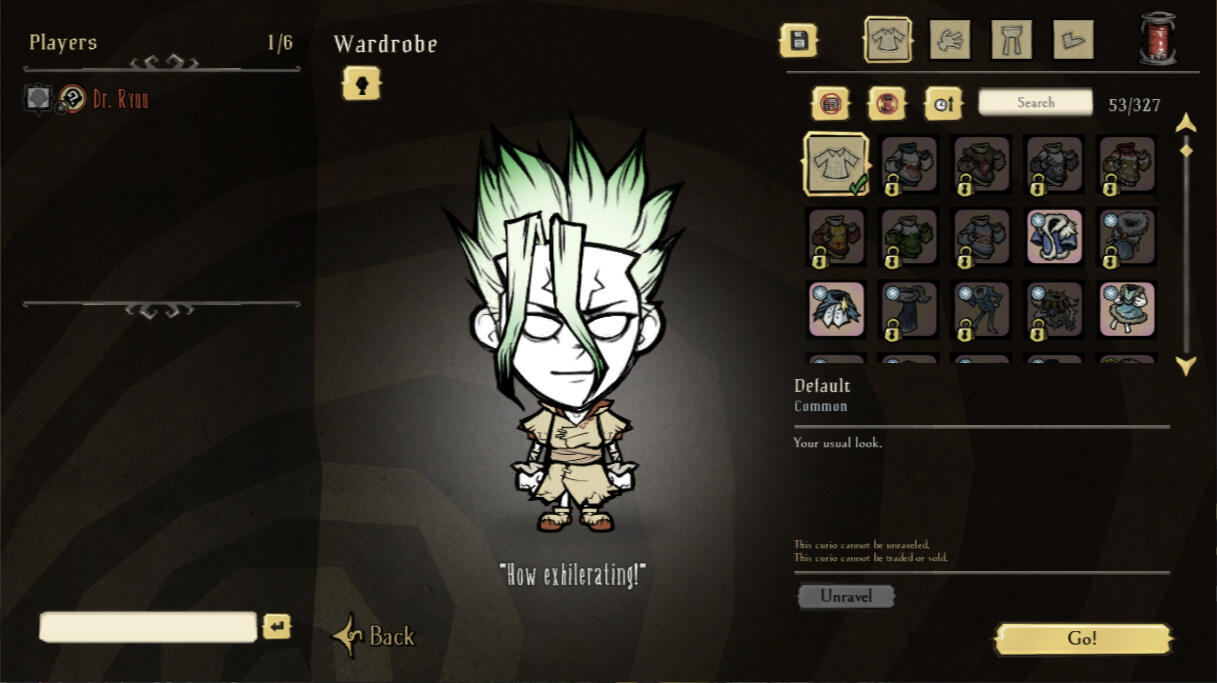Click the Go! button
This screenshot has width=1217, height=683.
tap(1082, 639)
